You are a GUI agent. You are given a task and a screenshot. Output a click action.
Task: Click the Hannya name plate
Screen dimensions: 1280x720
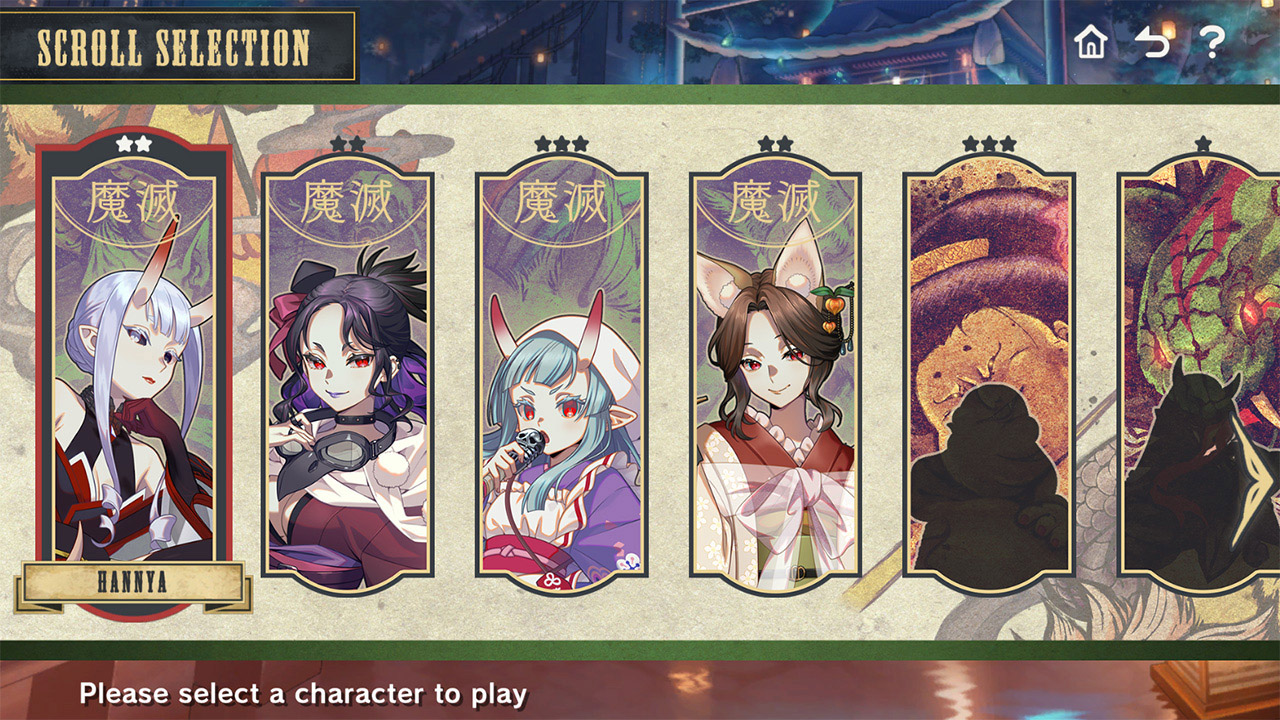(x=133, y=585)
